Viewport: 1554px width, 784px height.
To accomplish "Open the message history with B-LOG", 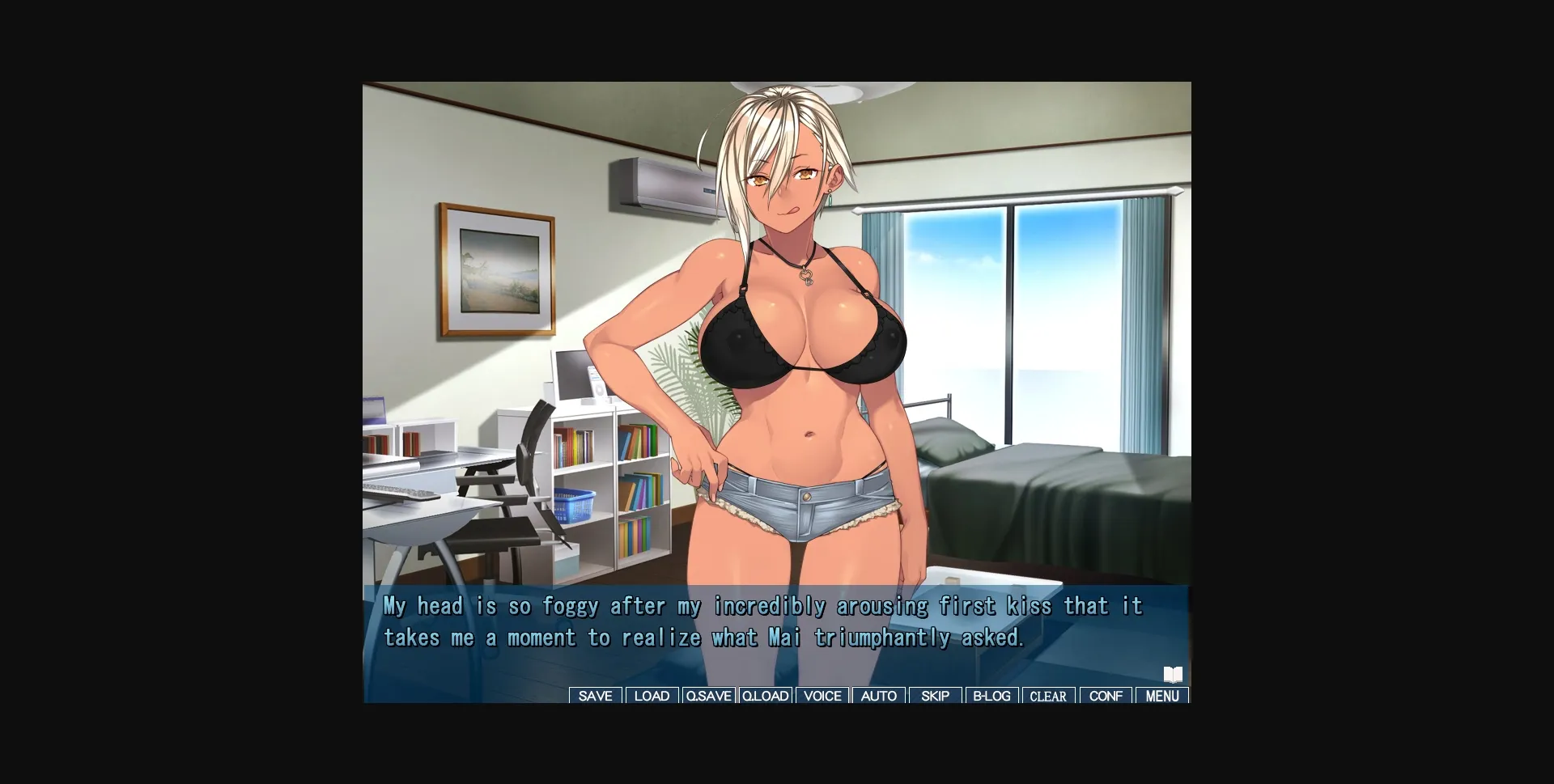I will point(991,696).
